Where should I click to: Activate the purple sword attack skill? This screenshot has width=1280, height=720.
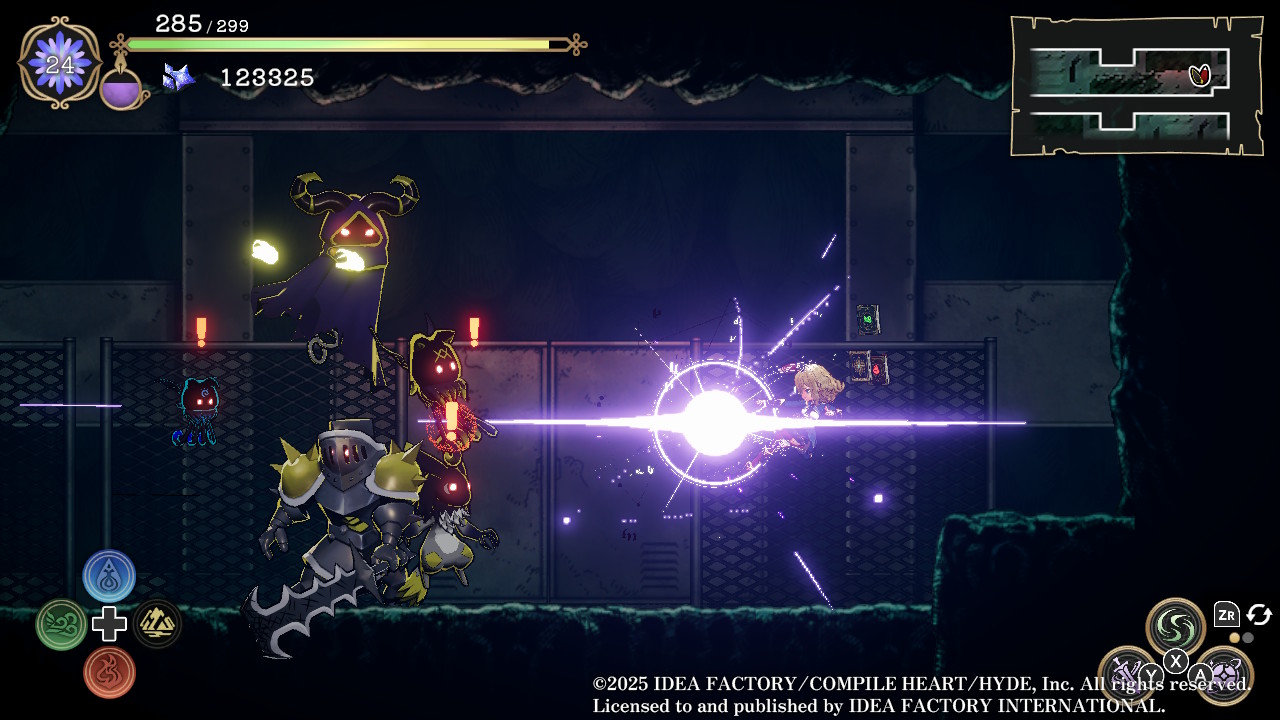coord(1127,673)
